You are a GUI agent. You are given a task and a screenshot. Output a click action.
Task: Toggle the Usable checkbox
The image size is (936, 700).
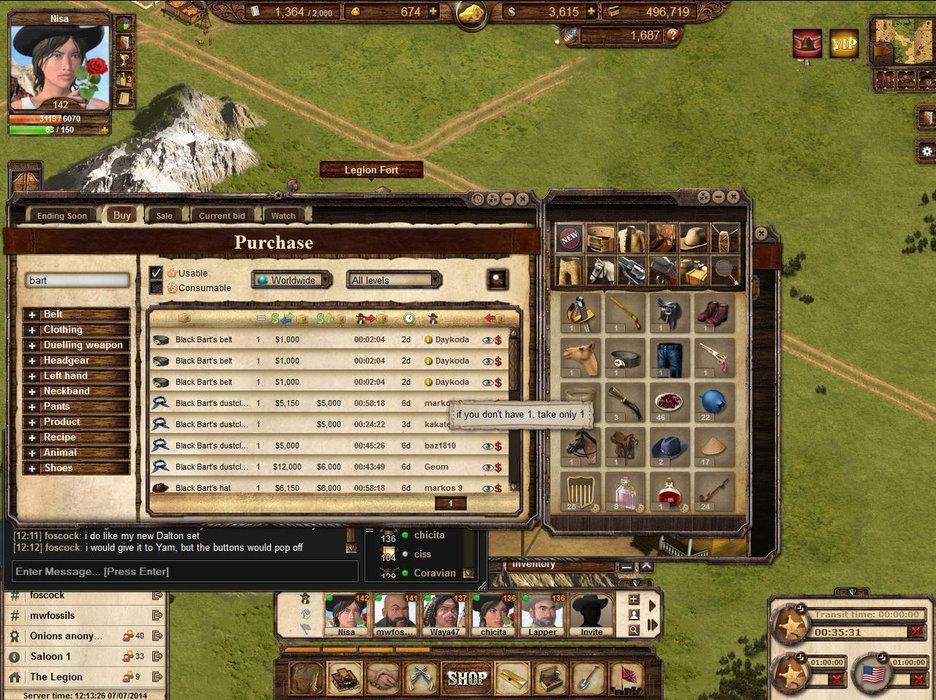pyautogui.click(x=156, y=273)
